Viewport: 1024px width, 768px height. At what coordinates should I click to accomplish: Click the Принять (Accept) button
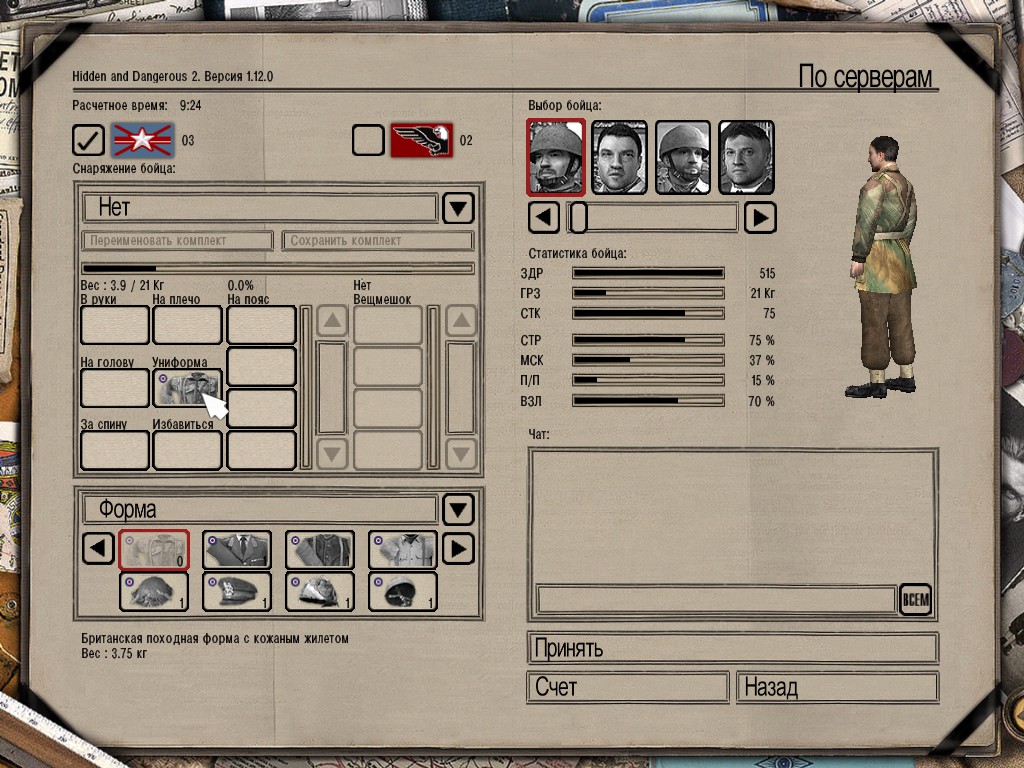click(x=732, y=648)
